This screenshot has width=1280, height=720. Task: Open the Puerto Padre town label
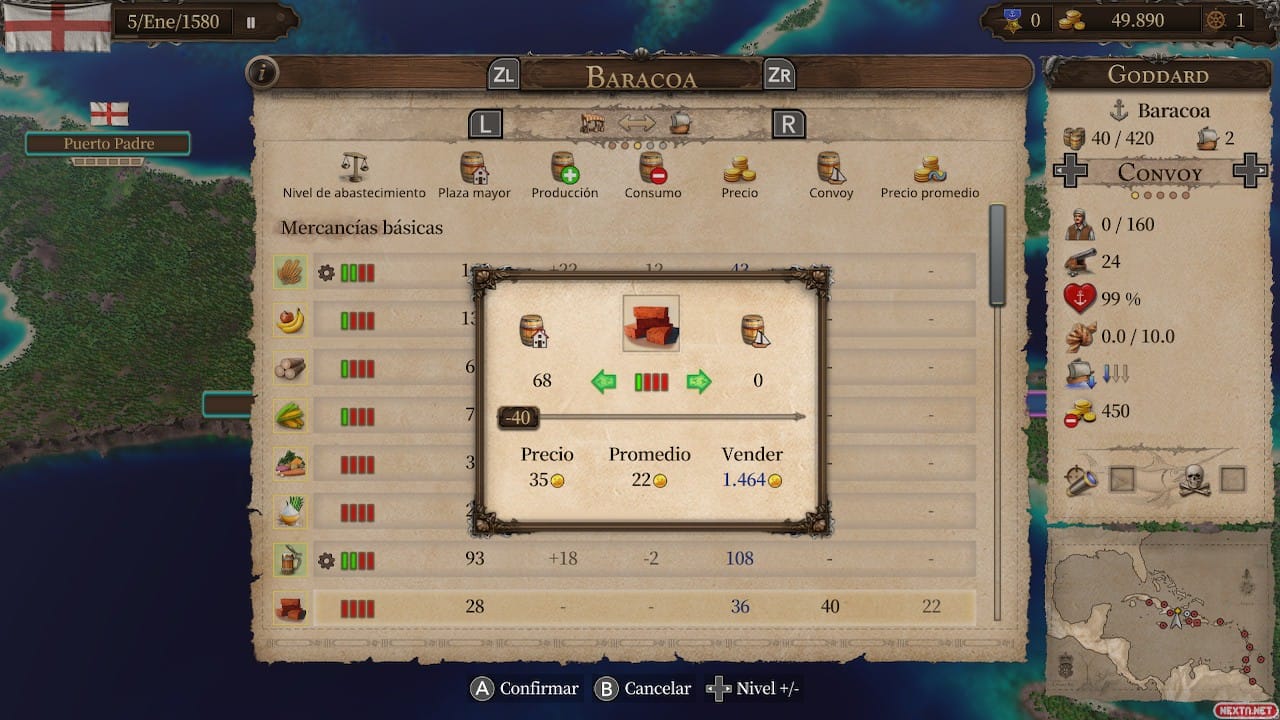tap(108, 144)
